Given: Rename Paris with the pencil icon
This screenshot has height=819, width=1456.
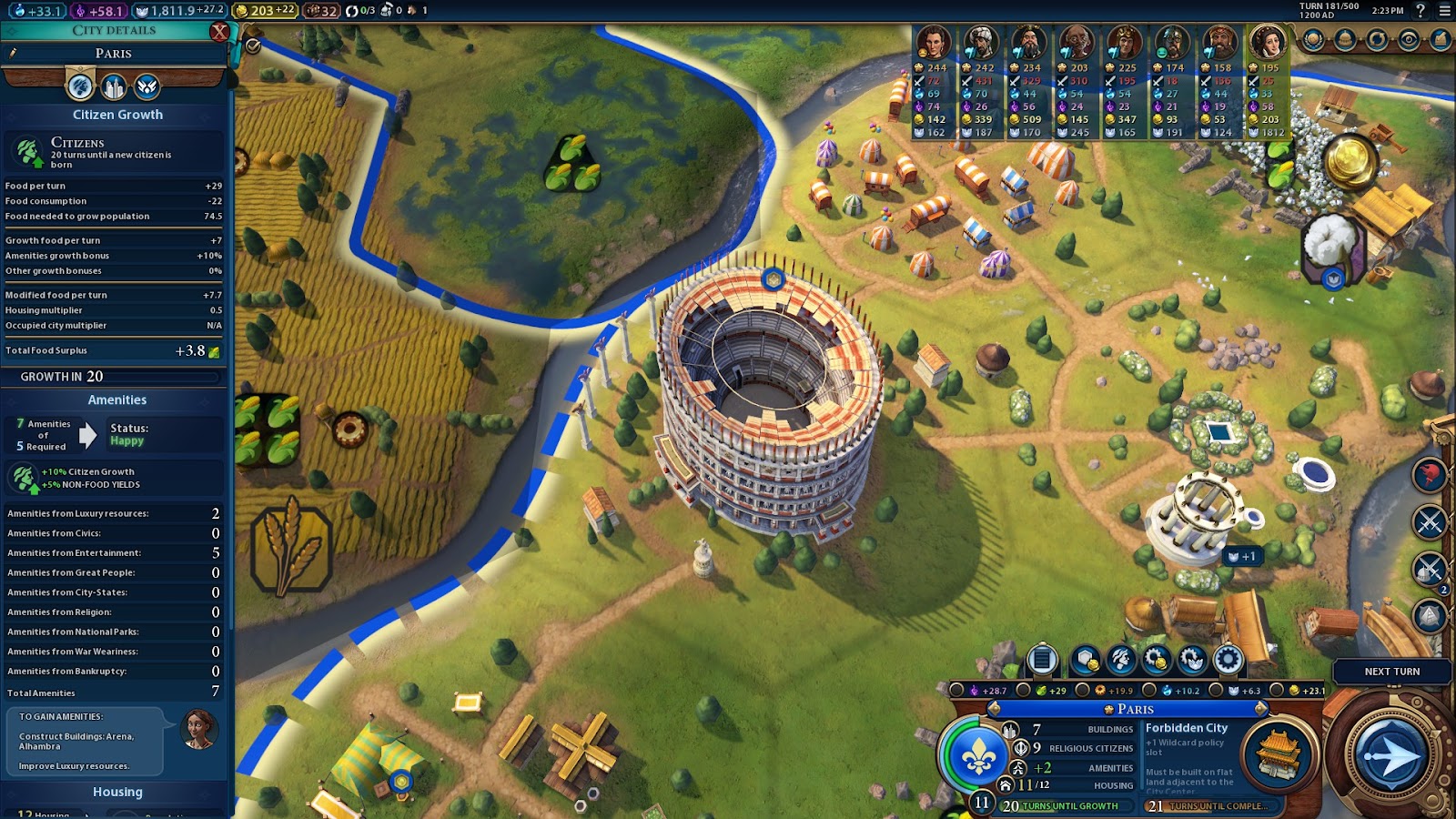Looking at the screenshot, I should pyautogui.click(x=13, y=54).
